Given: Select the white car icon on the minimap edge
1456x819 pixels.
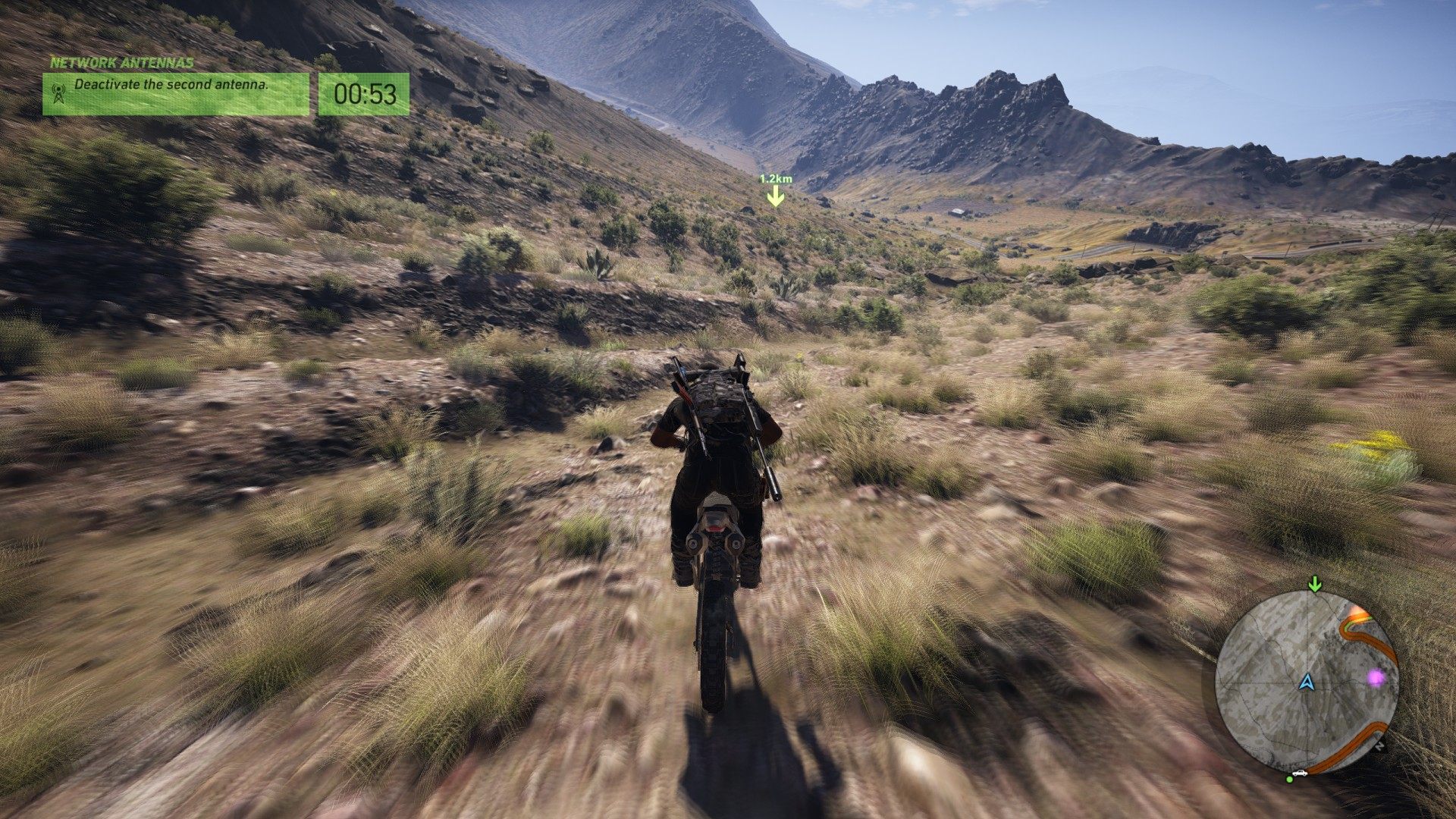Looking at the screenshot, I should [x=1301, y=773].
